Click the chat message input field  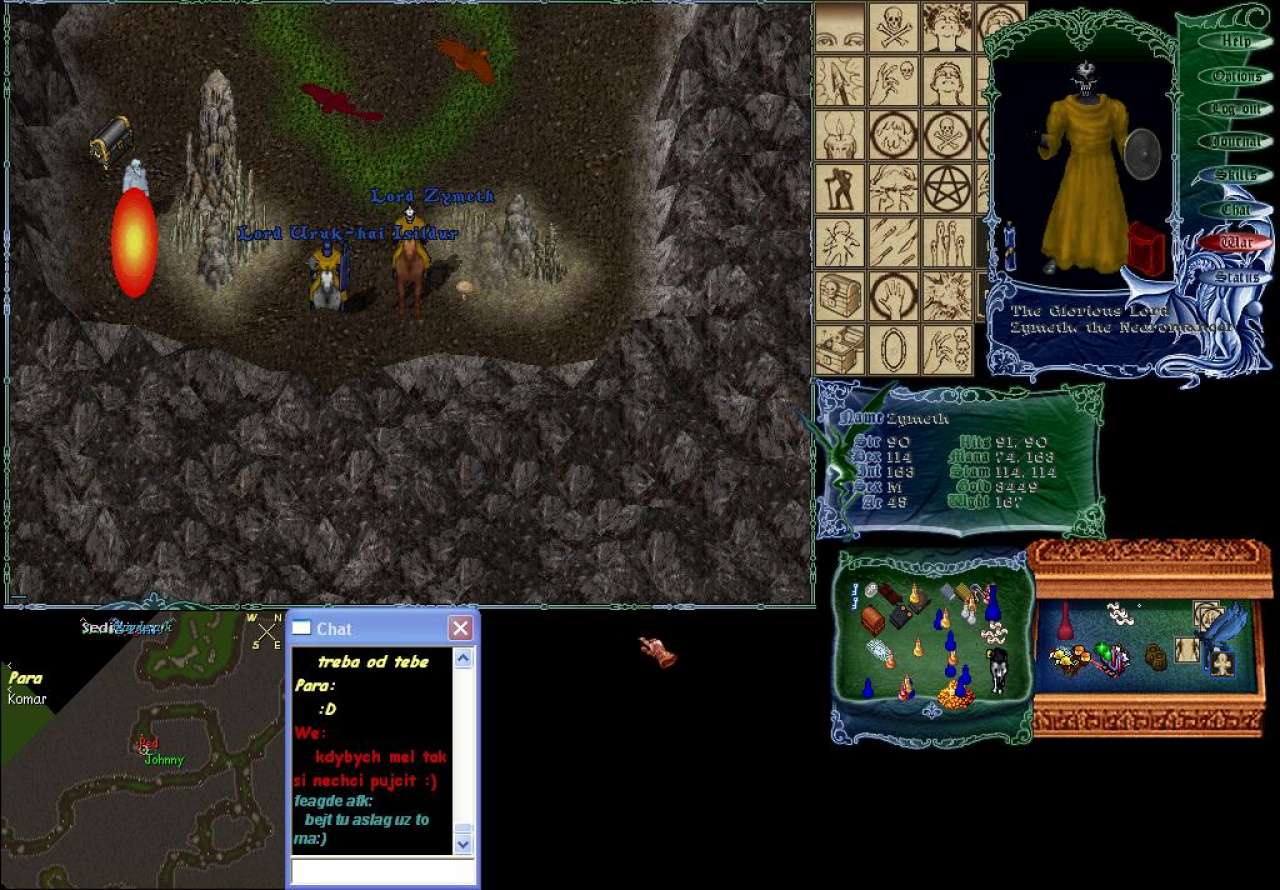point(382,871)
